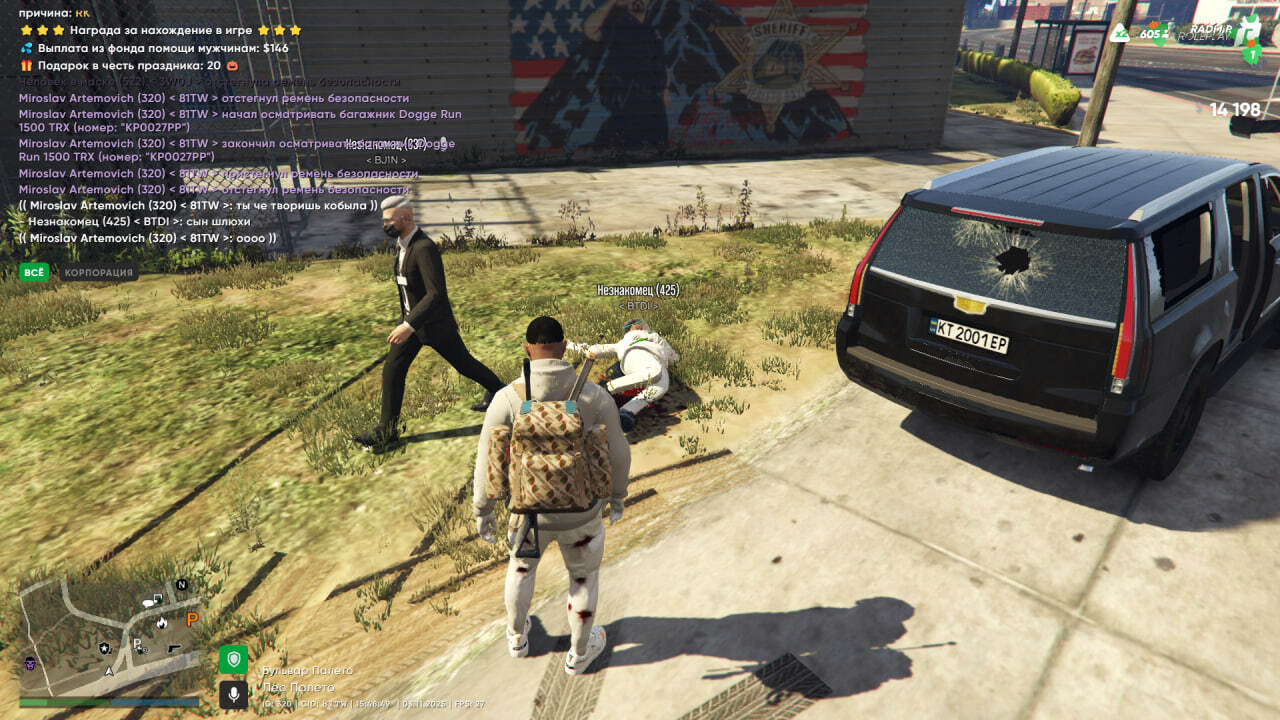
Task: Click the orange P parking marker on minimap
Action: (192, 620)
